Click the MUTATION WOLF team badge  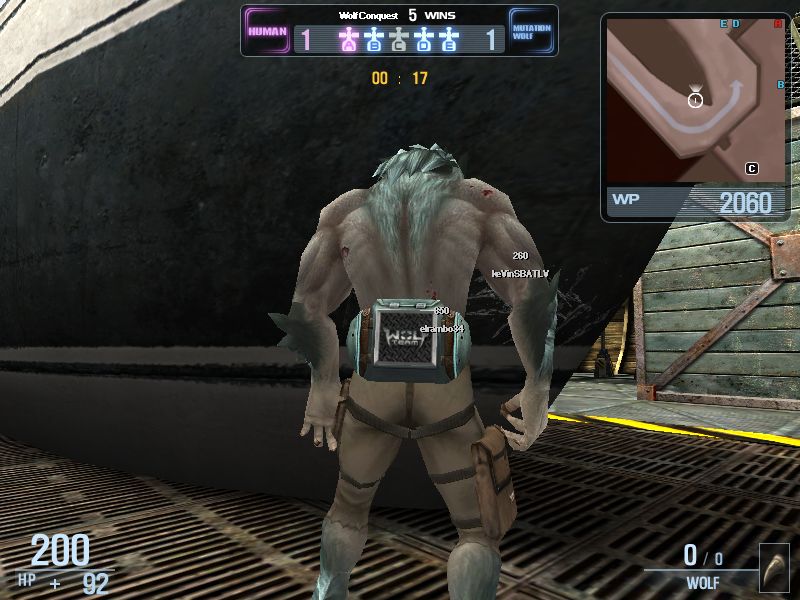point(531,31)
